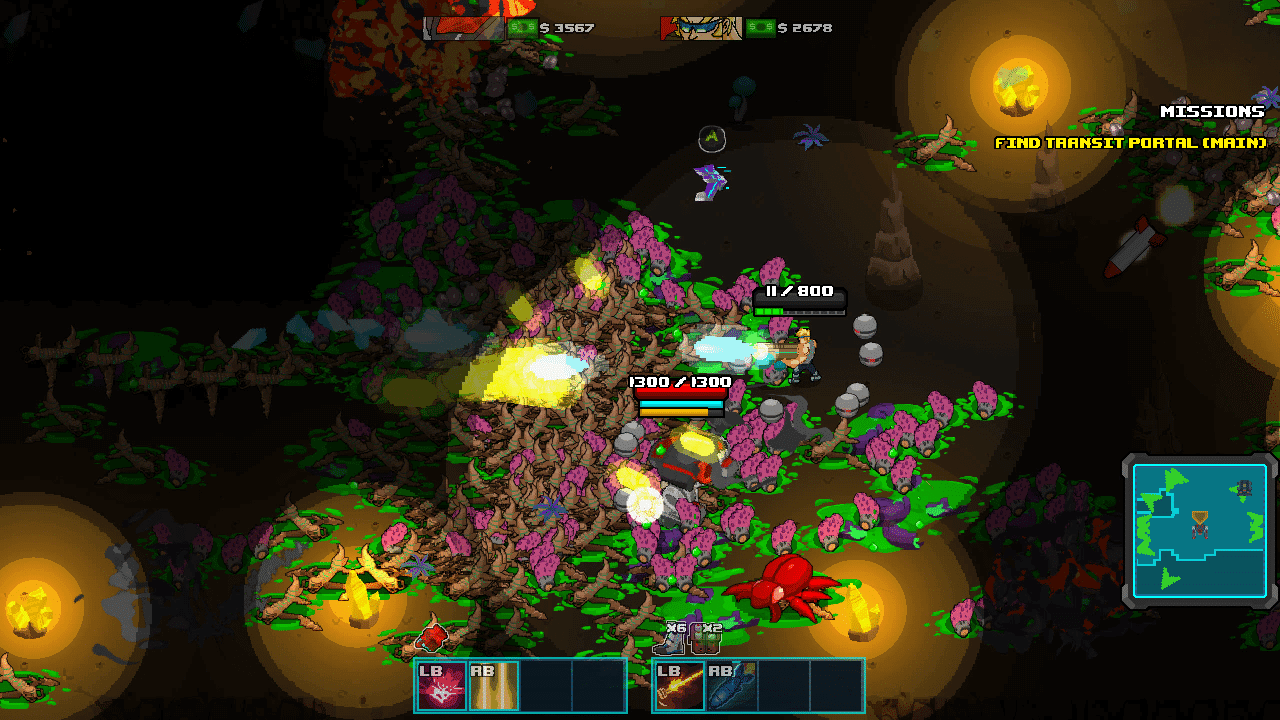This screenshot has width=1280, height=720.
Task: Select the blonde sunglasses player portrait
Action: point(701,28)
